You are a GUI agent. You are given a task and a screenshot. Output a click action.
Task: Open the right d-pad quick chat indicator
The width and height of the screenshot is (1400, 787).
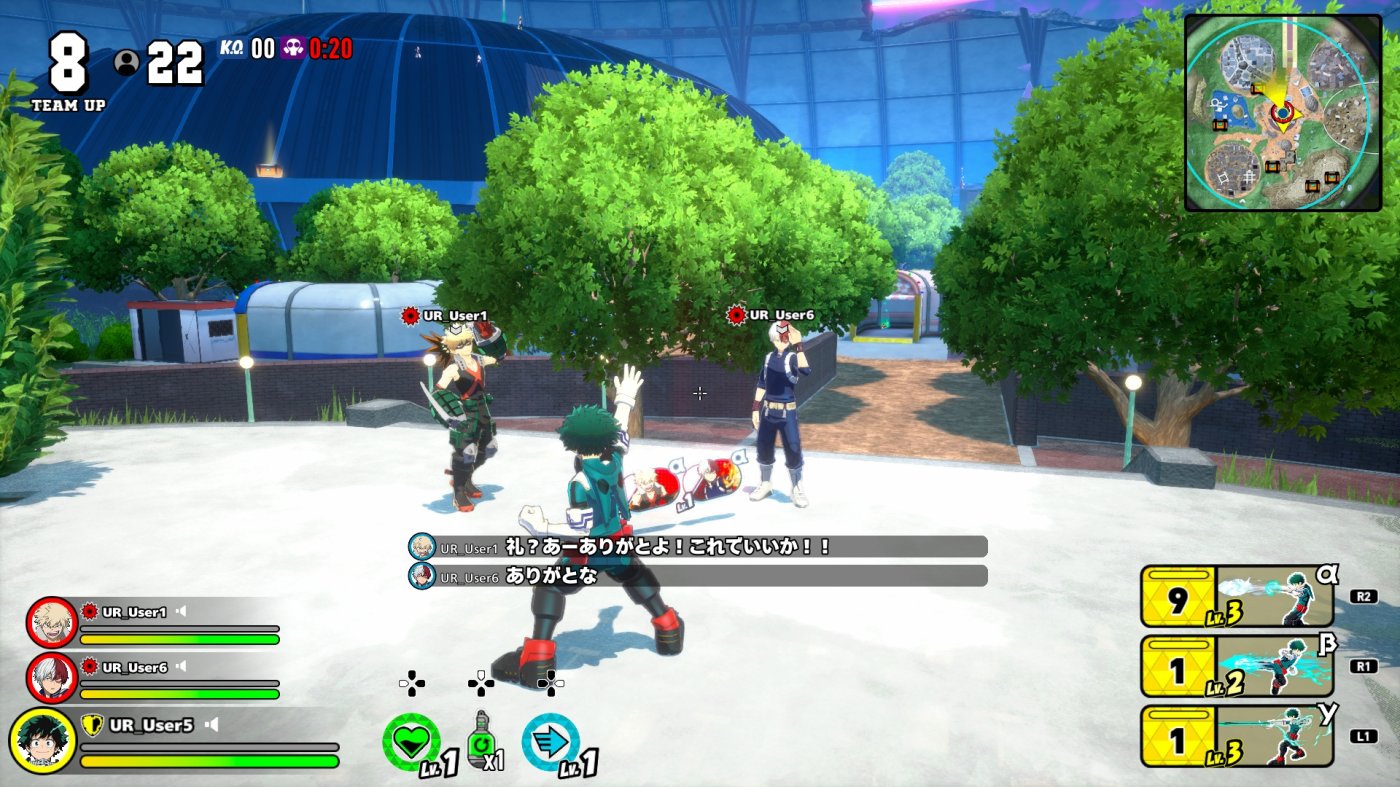[549, 681]
